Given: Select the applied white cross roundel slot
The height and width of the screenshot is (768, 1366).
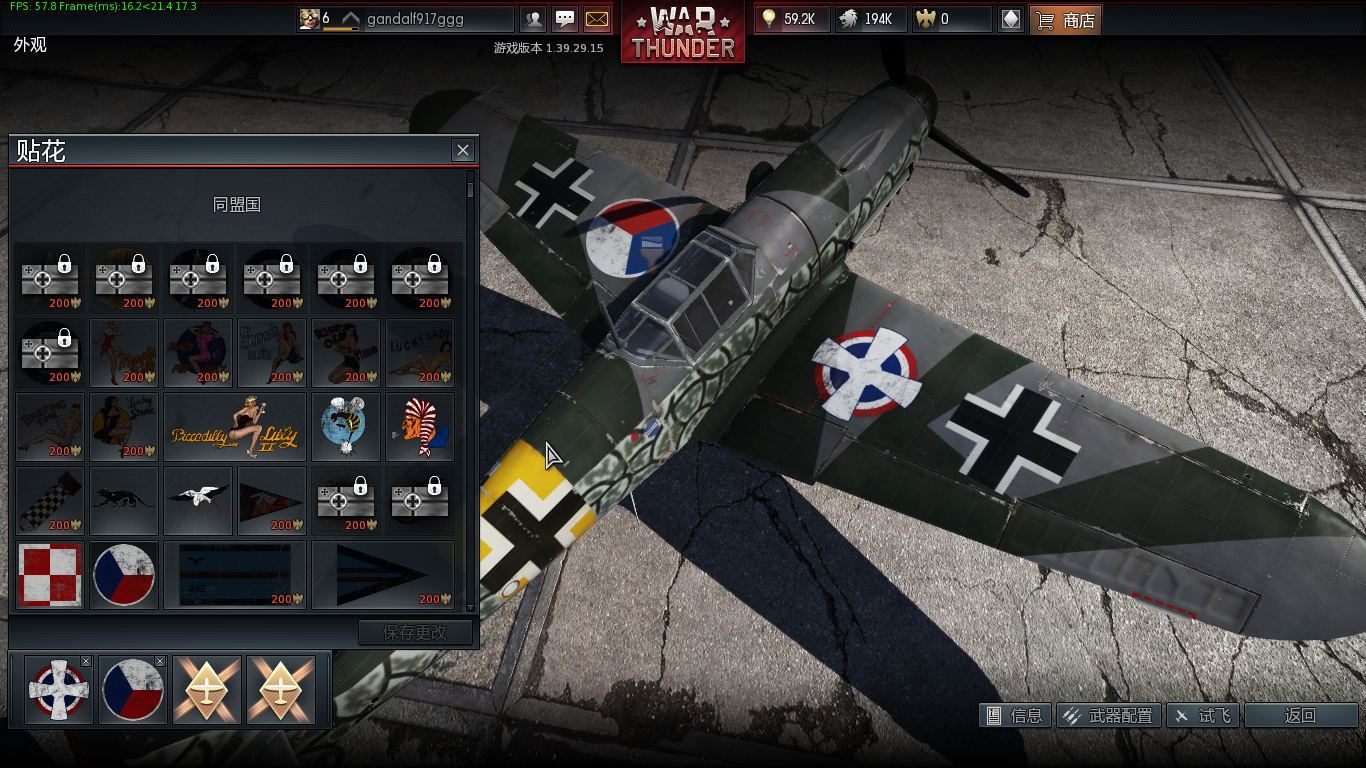Looking at the screenshot, I should [58, 690].
